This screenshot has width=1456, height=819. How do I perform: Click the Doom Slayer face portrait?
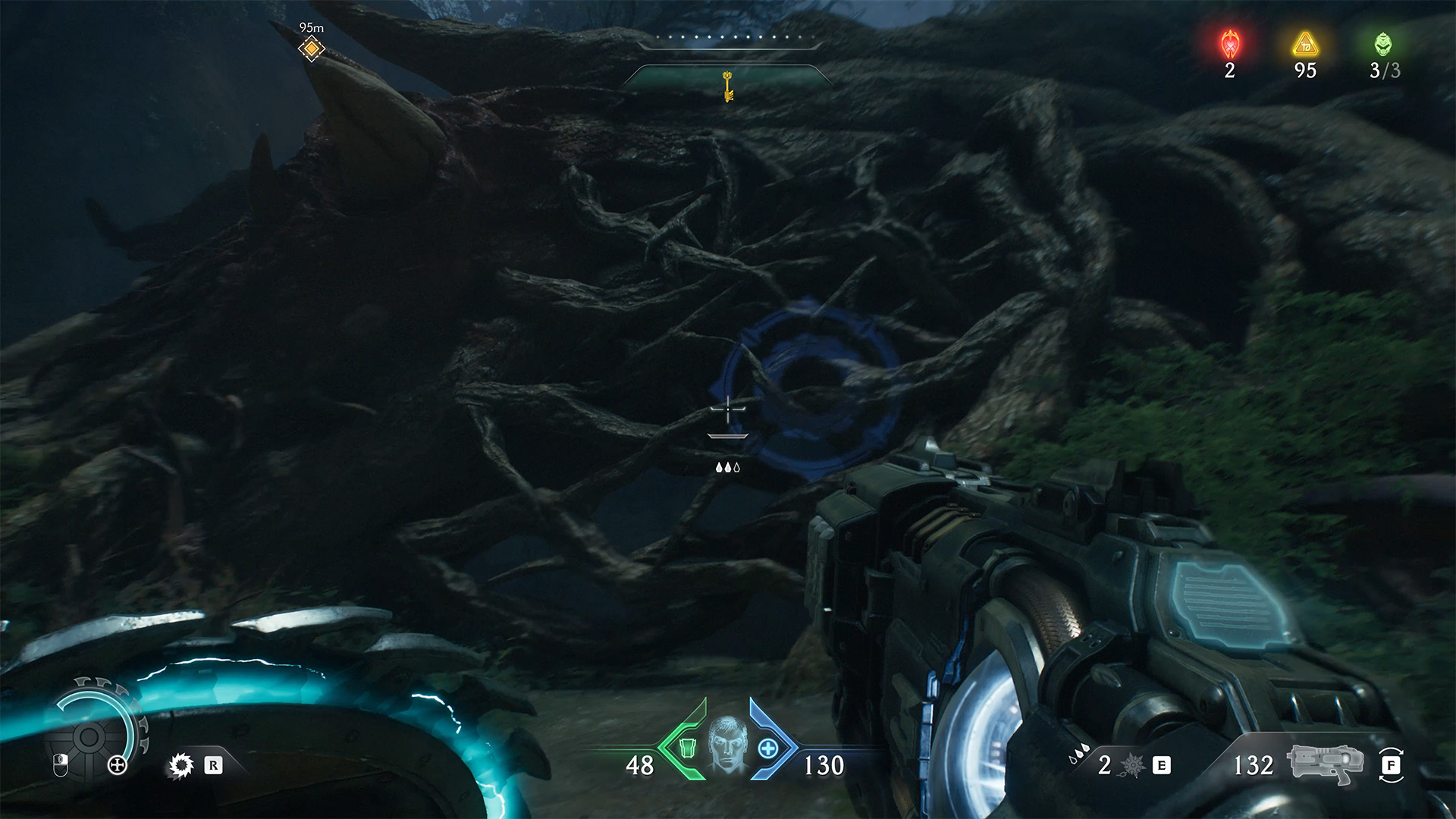click(727, 744)
